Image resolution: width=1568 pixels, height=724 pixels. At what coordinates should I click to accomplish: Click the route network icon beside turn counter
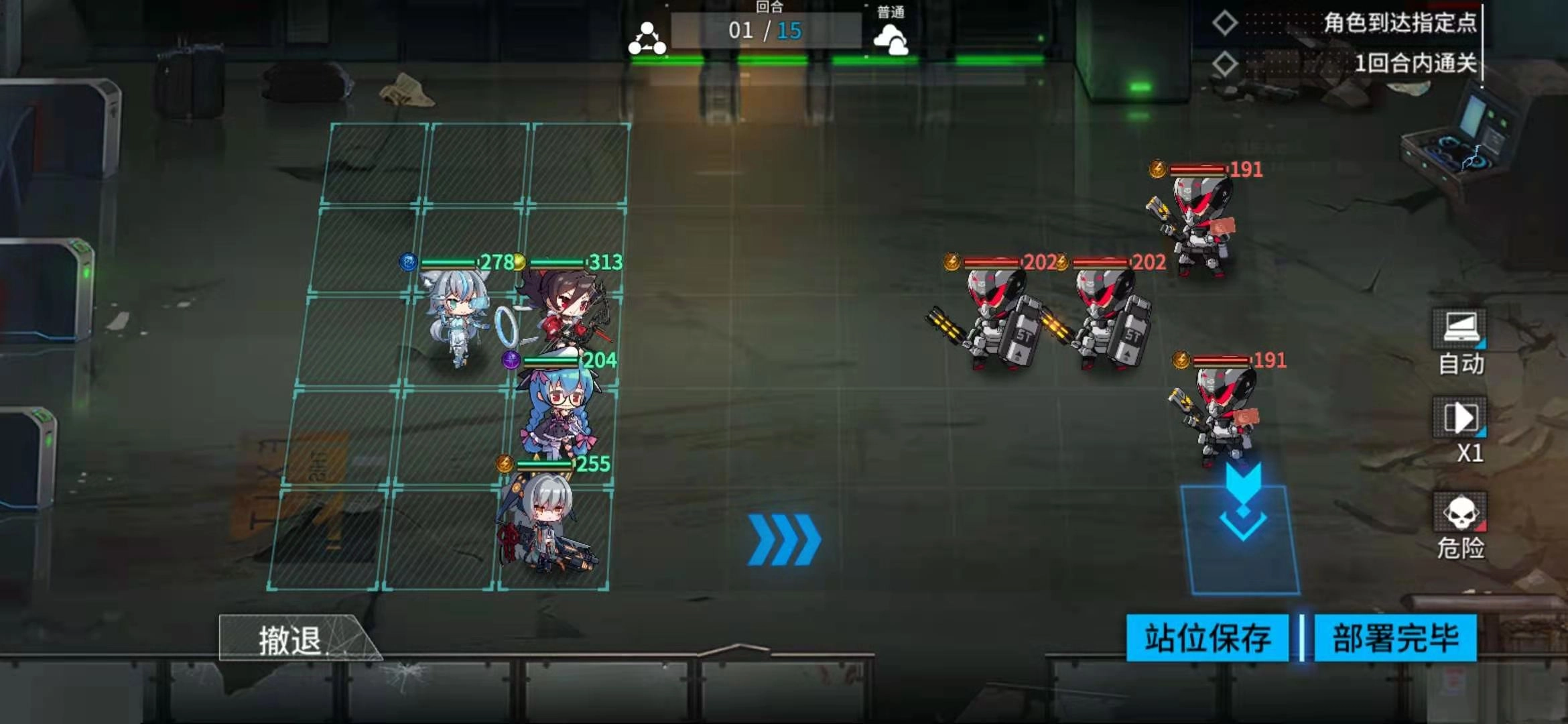point(647,37)
